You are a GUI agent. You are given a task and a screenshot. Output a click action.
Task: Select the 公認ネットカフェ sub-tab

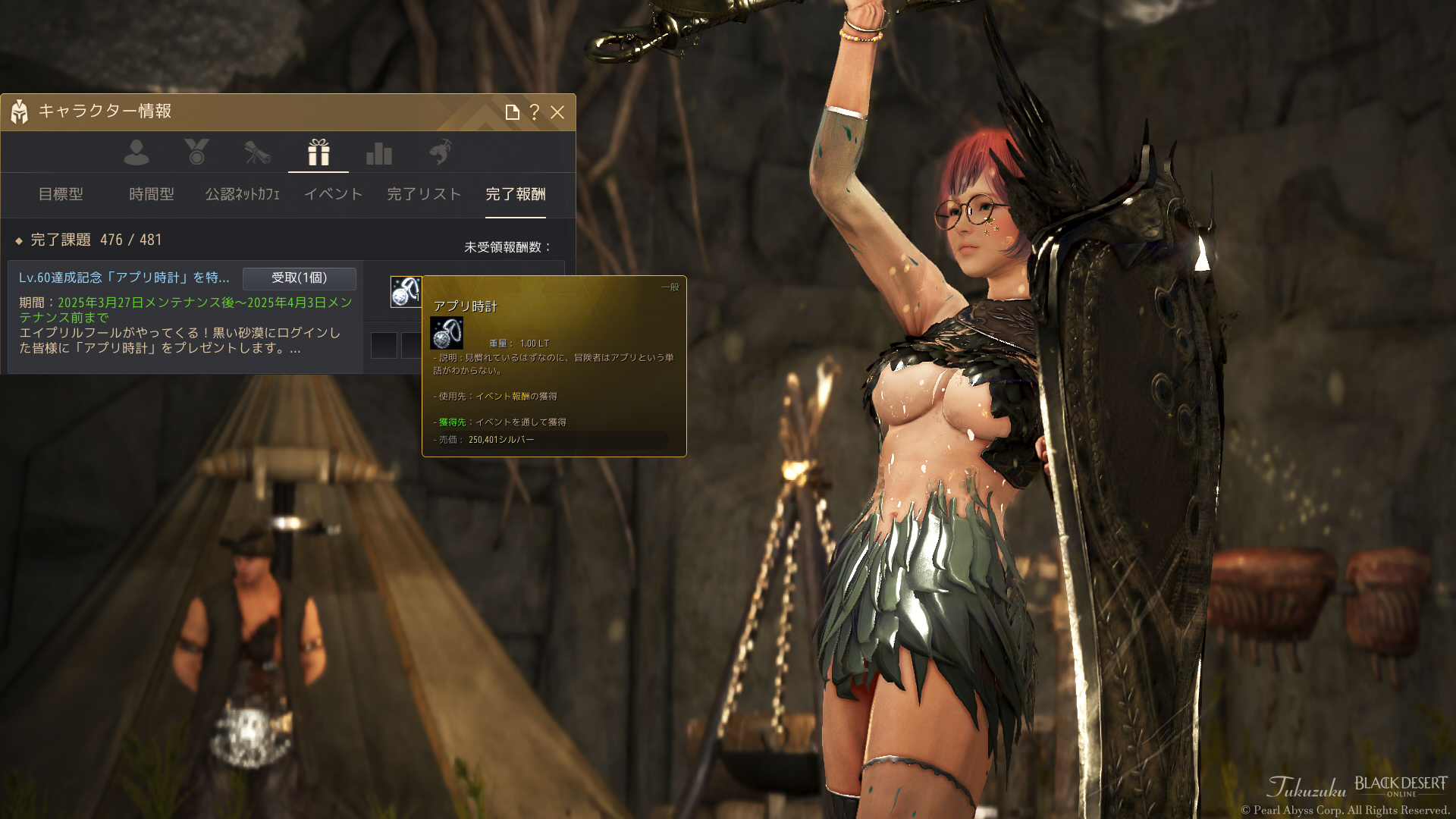tap(243, 194)
